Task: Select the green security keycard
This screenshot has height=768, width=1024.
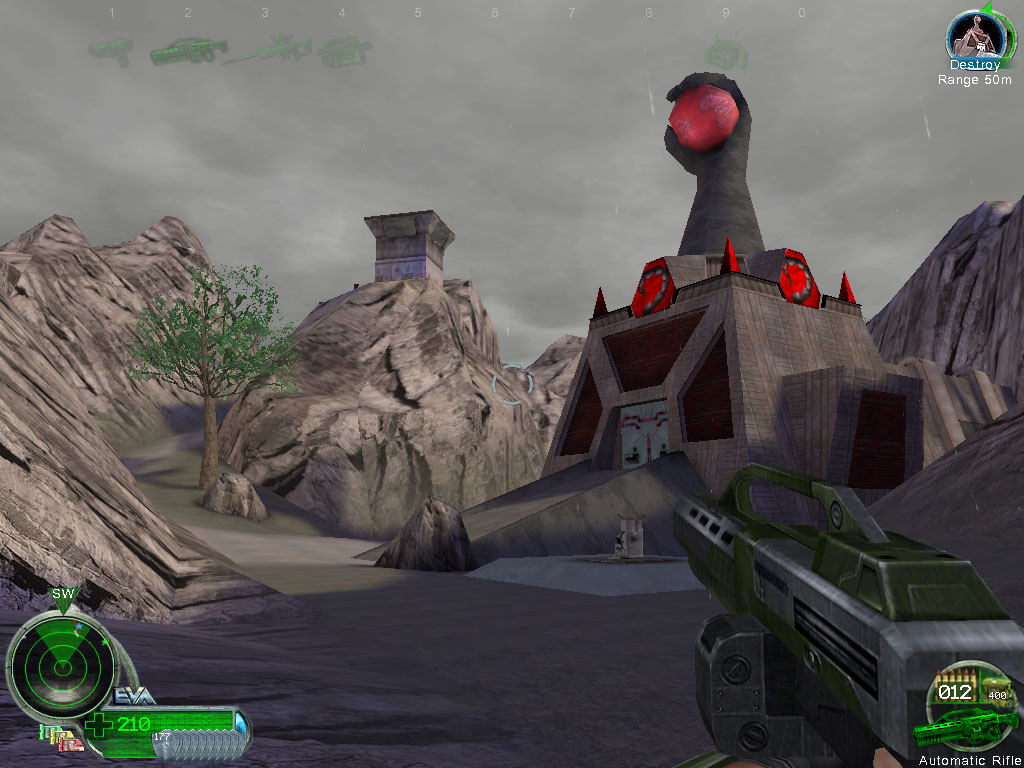Action: point(46,733)
